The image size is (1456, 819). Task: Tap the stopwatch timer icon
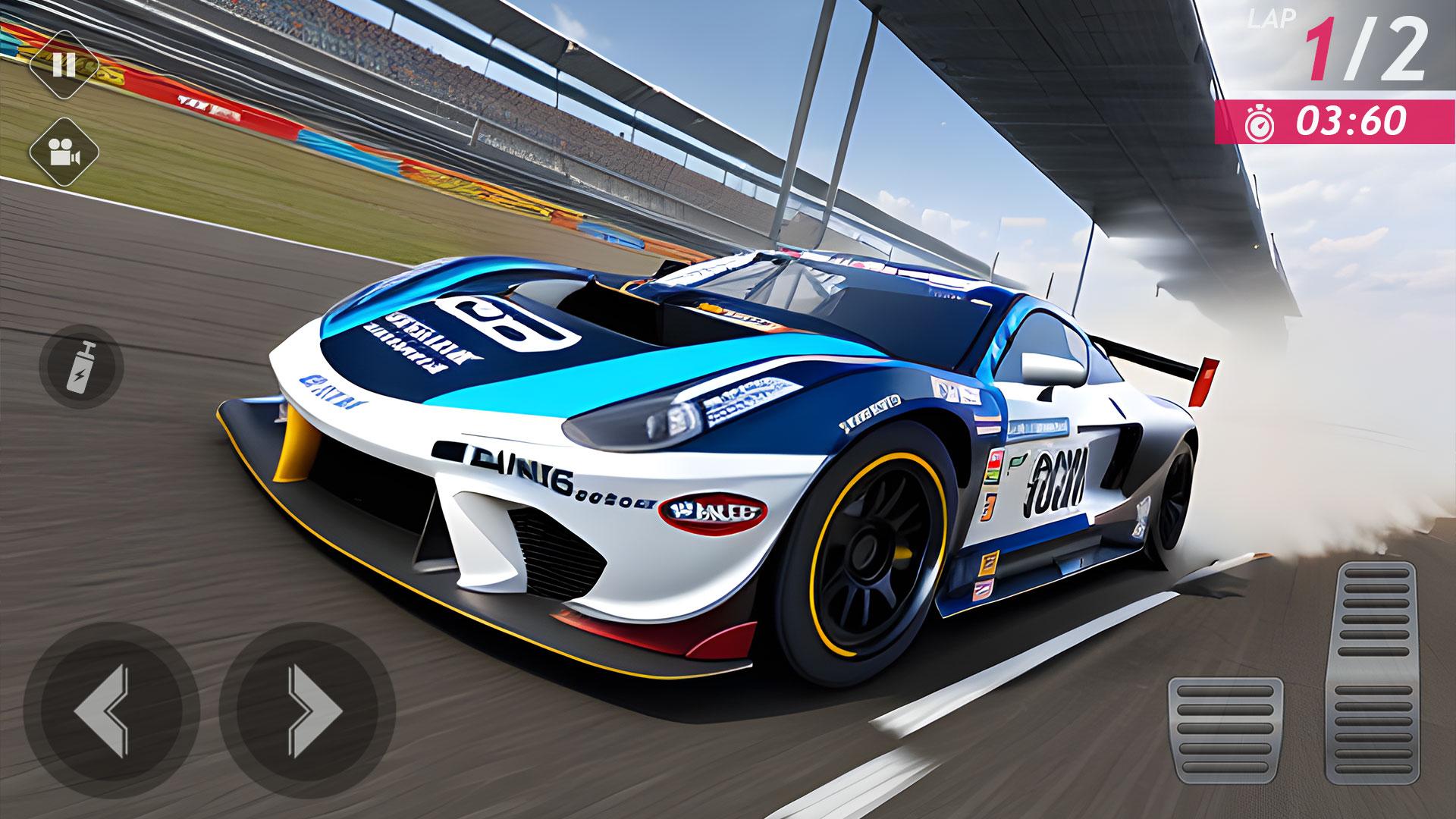[x=1258, y=124]
